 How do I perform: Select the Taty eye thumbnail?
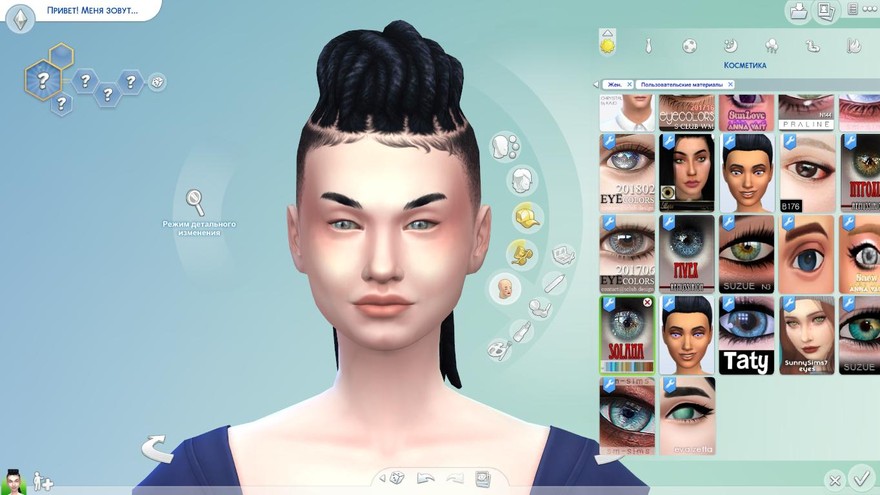tap(746, 336)
